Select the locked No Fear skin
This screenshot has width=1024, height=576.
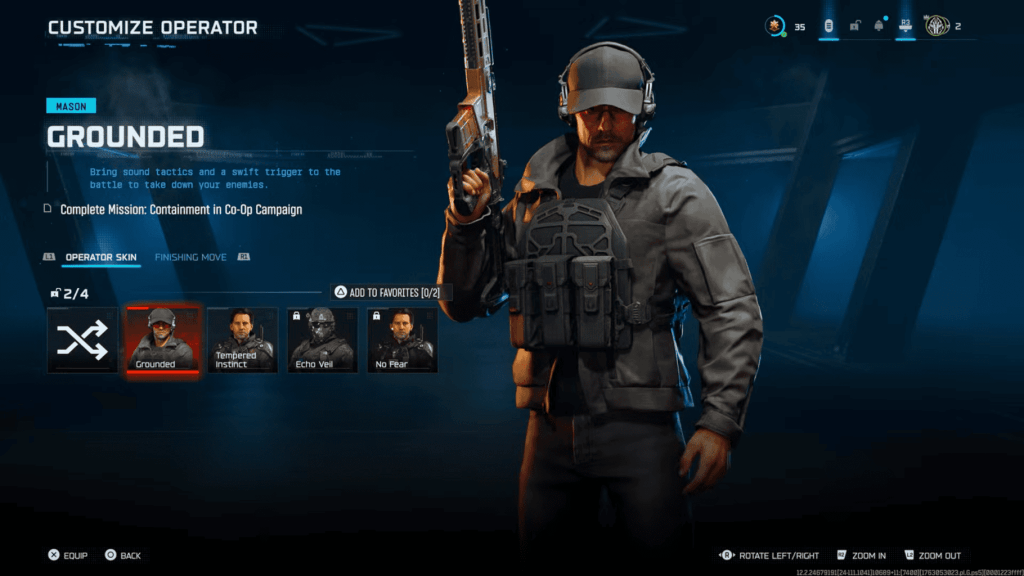point(402,340)
